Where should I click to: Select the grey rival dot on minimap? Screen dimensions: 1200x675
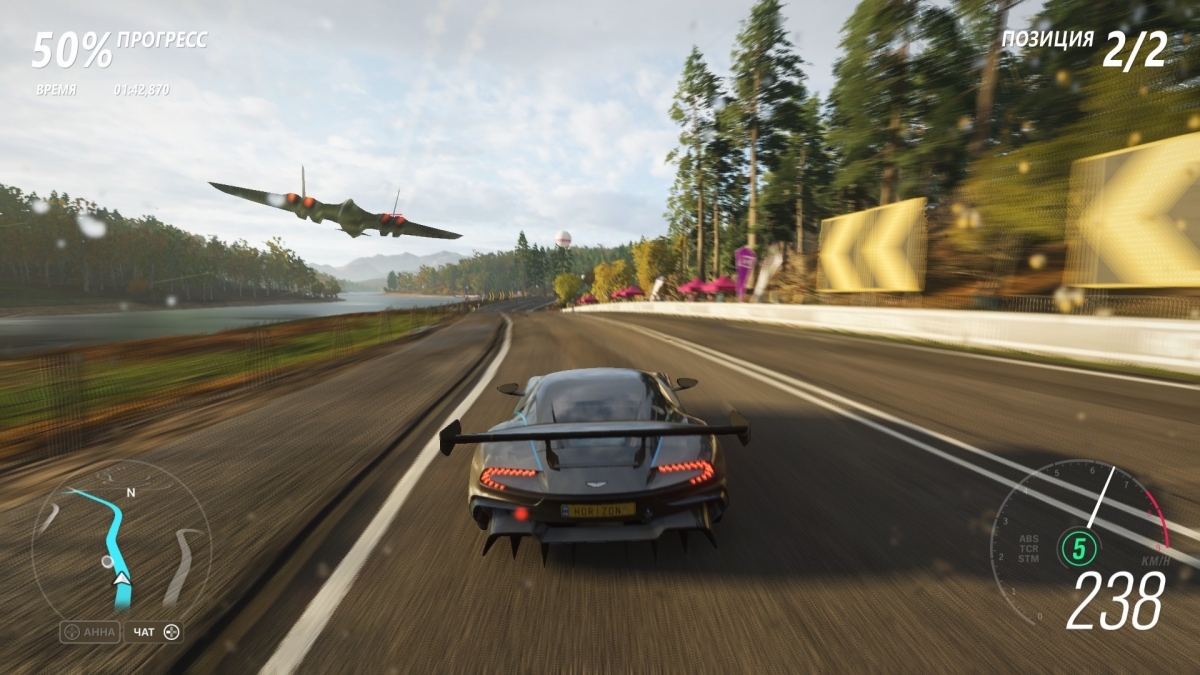pos(107,562)
